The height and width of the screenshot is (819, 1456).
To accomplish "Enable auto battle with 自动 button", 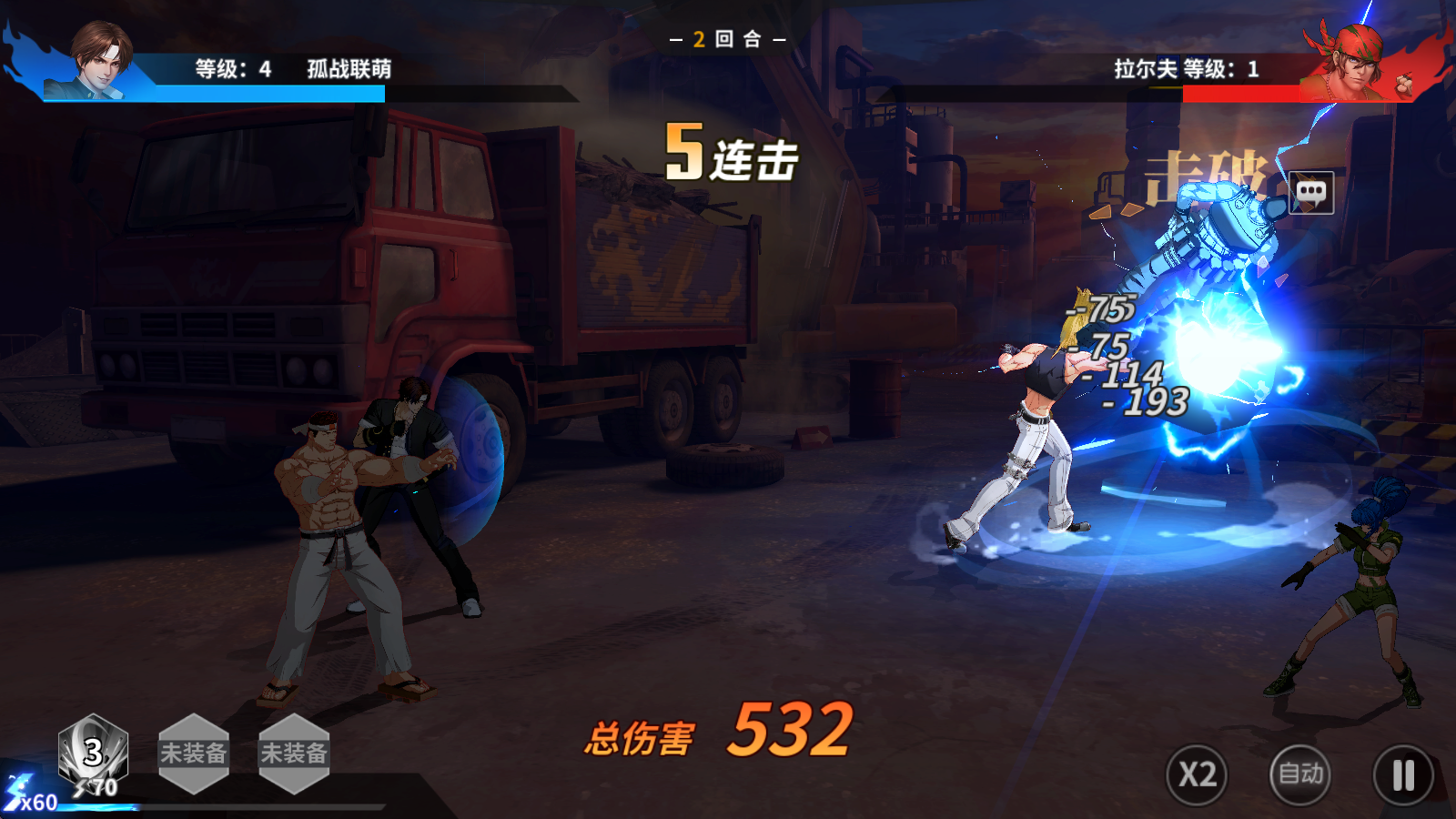I will click(x=1300, y=774).
